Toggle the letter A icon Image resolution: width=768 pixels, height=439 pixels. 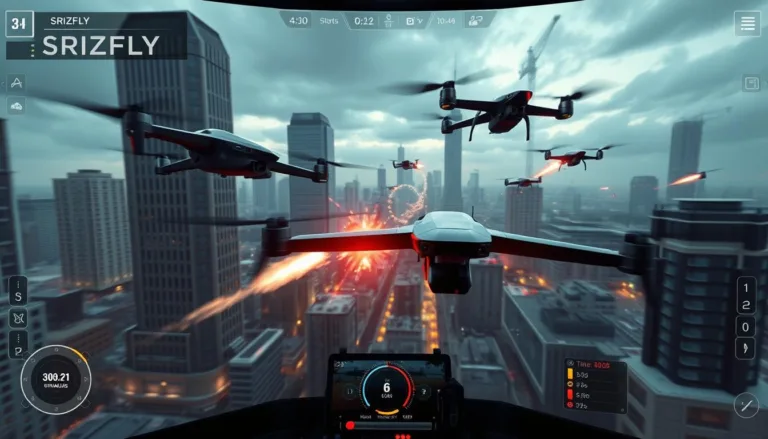click(17, 82)
